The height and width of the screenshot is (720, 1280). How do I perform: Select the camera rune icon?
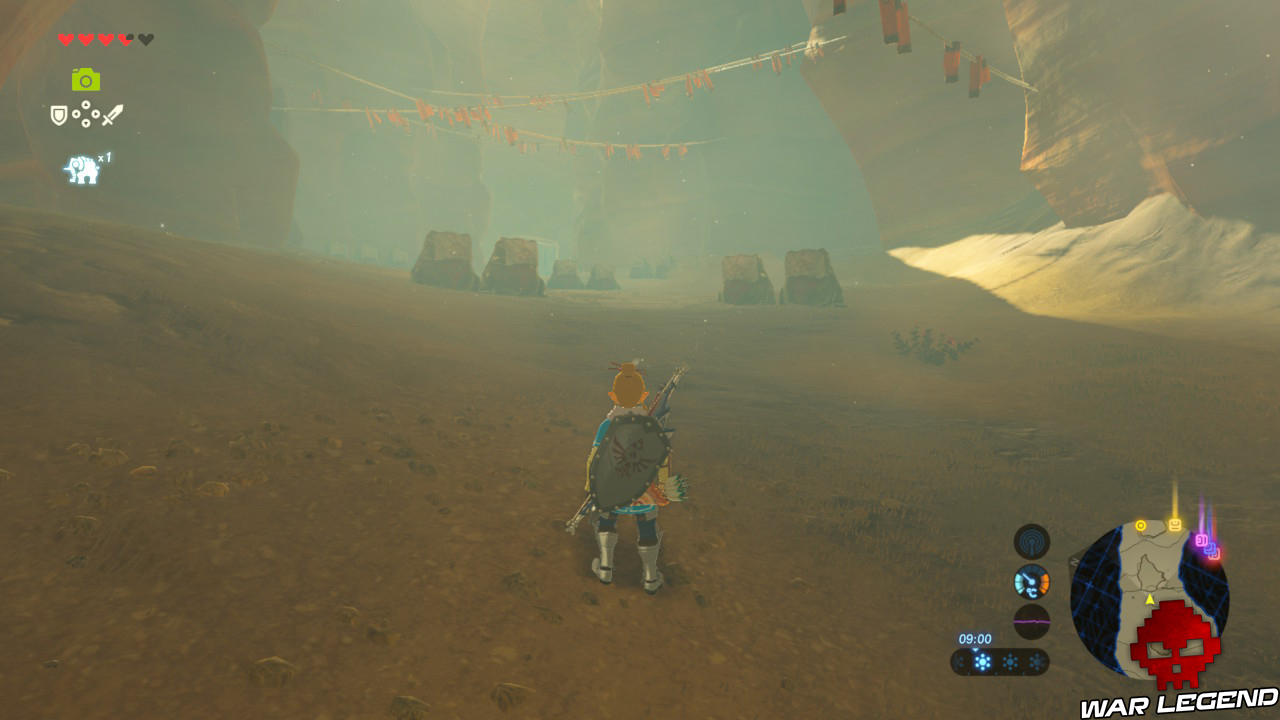(x=86, y=80)
